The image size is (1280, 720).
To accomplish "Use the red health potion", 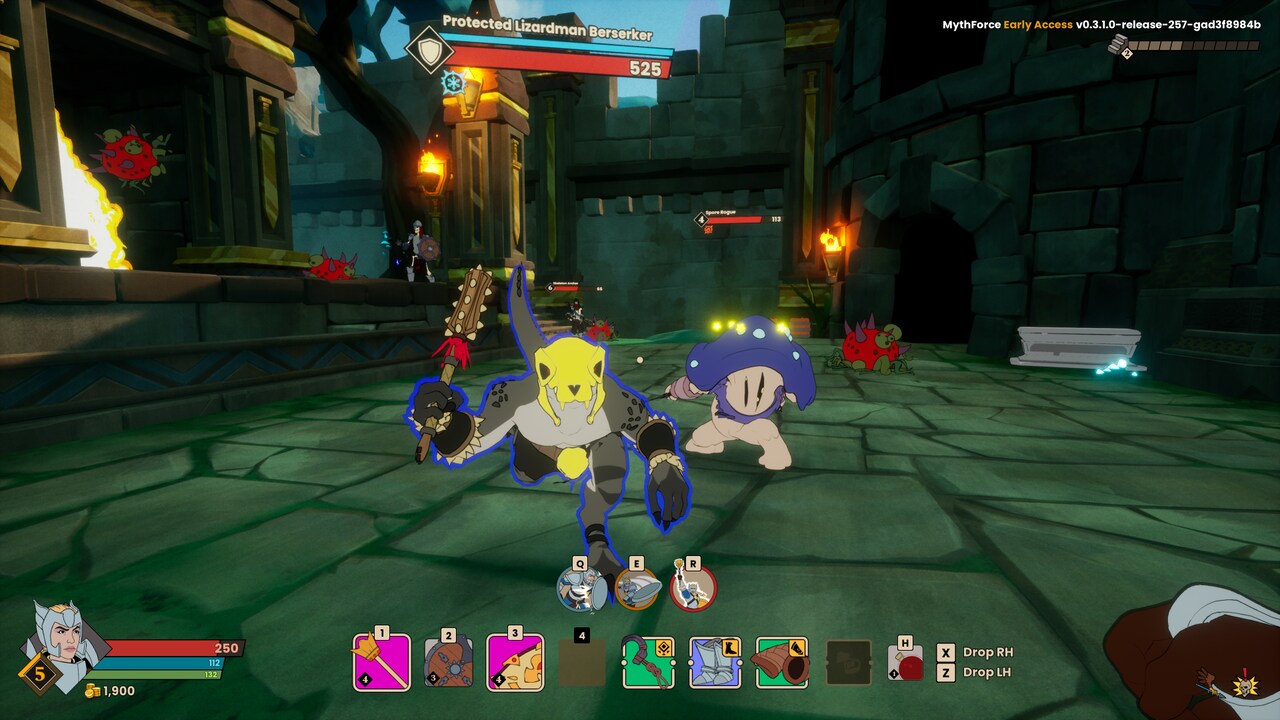I will tap(906, 664).
